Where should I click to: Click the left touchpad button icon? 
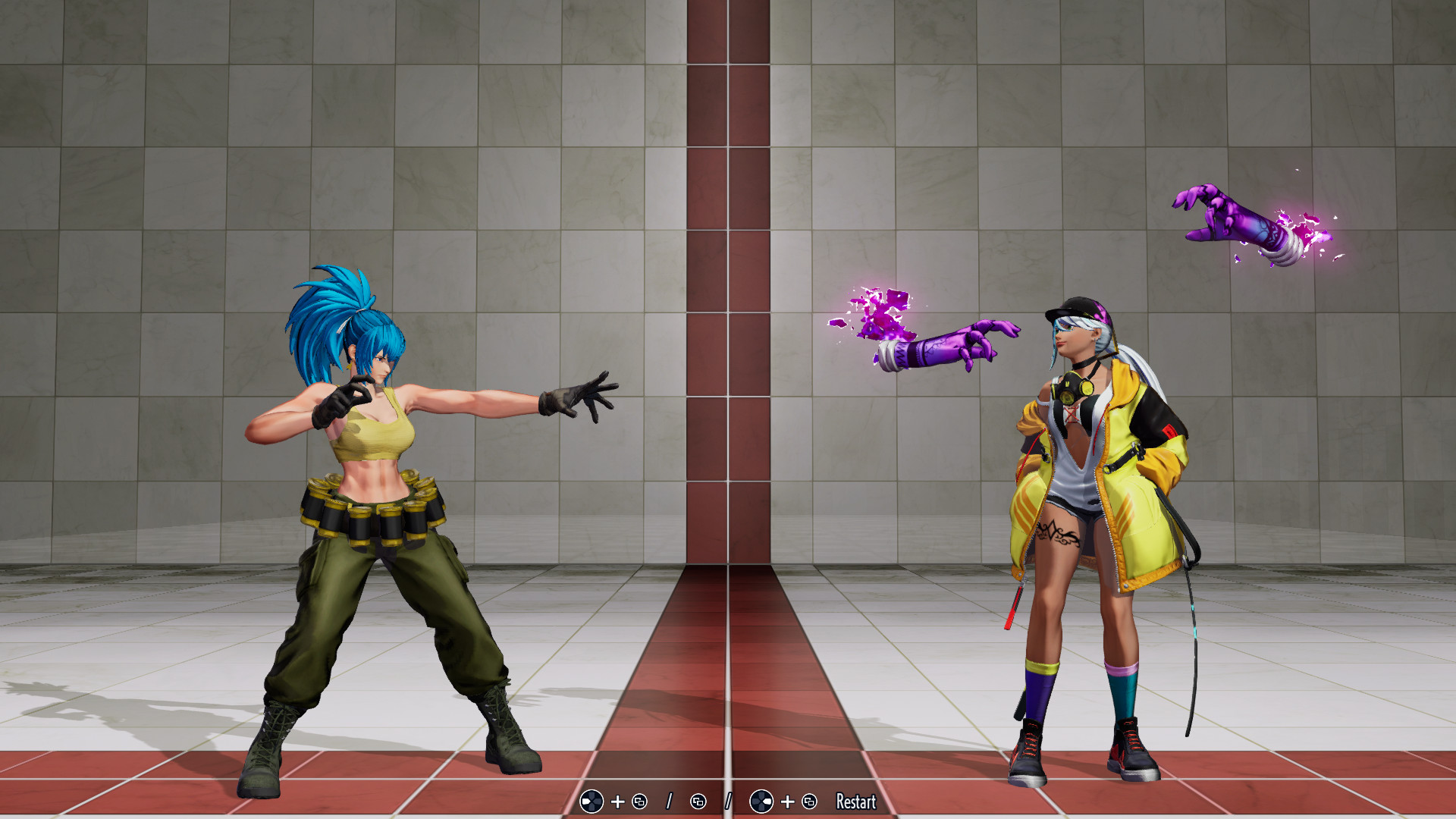pos(639,801)
